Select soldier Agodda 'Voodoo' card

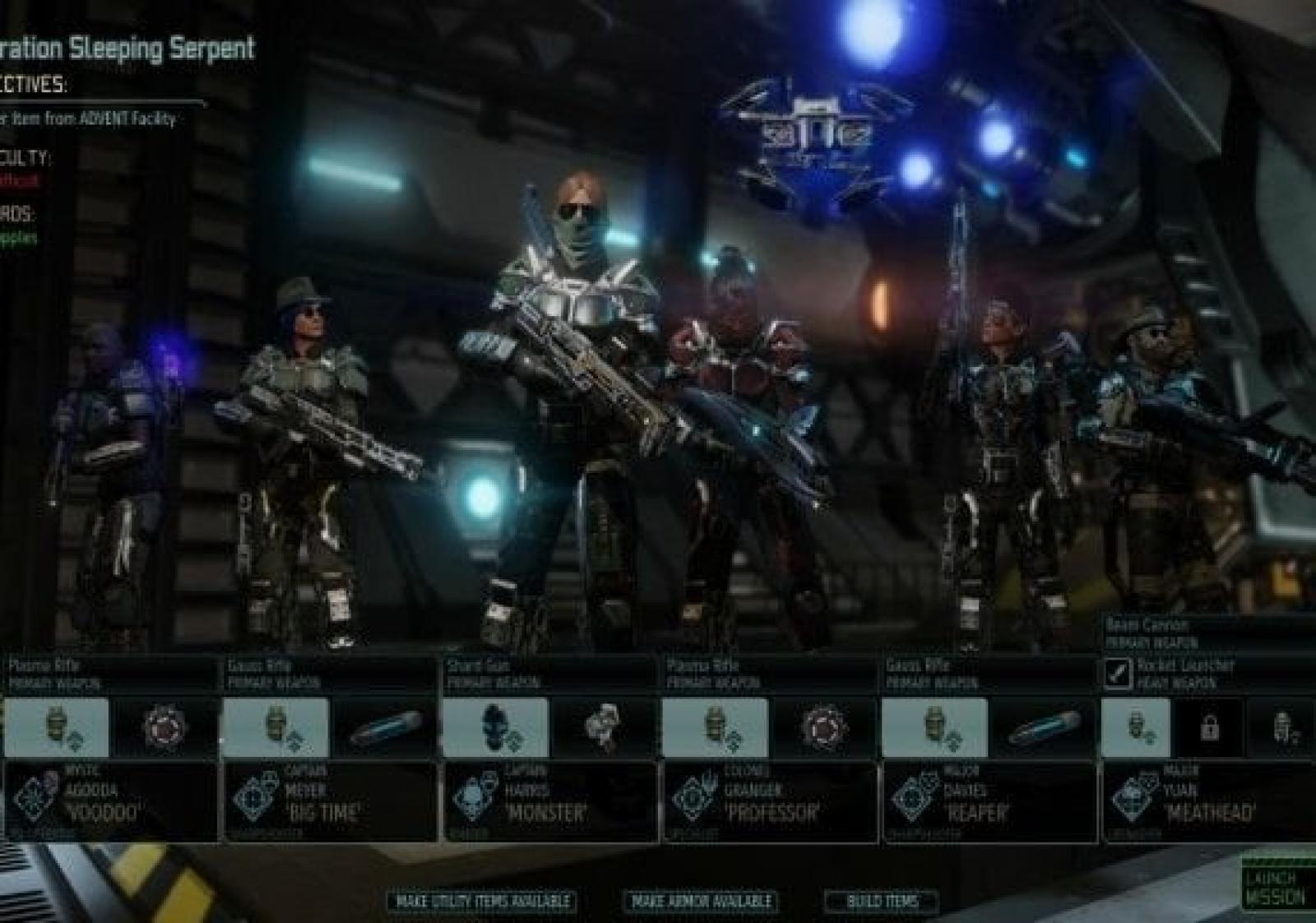pos(111,801)
